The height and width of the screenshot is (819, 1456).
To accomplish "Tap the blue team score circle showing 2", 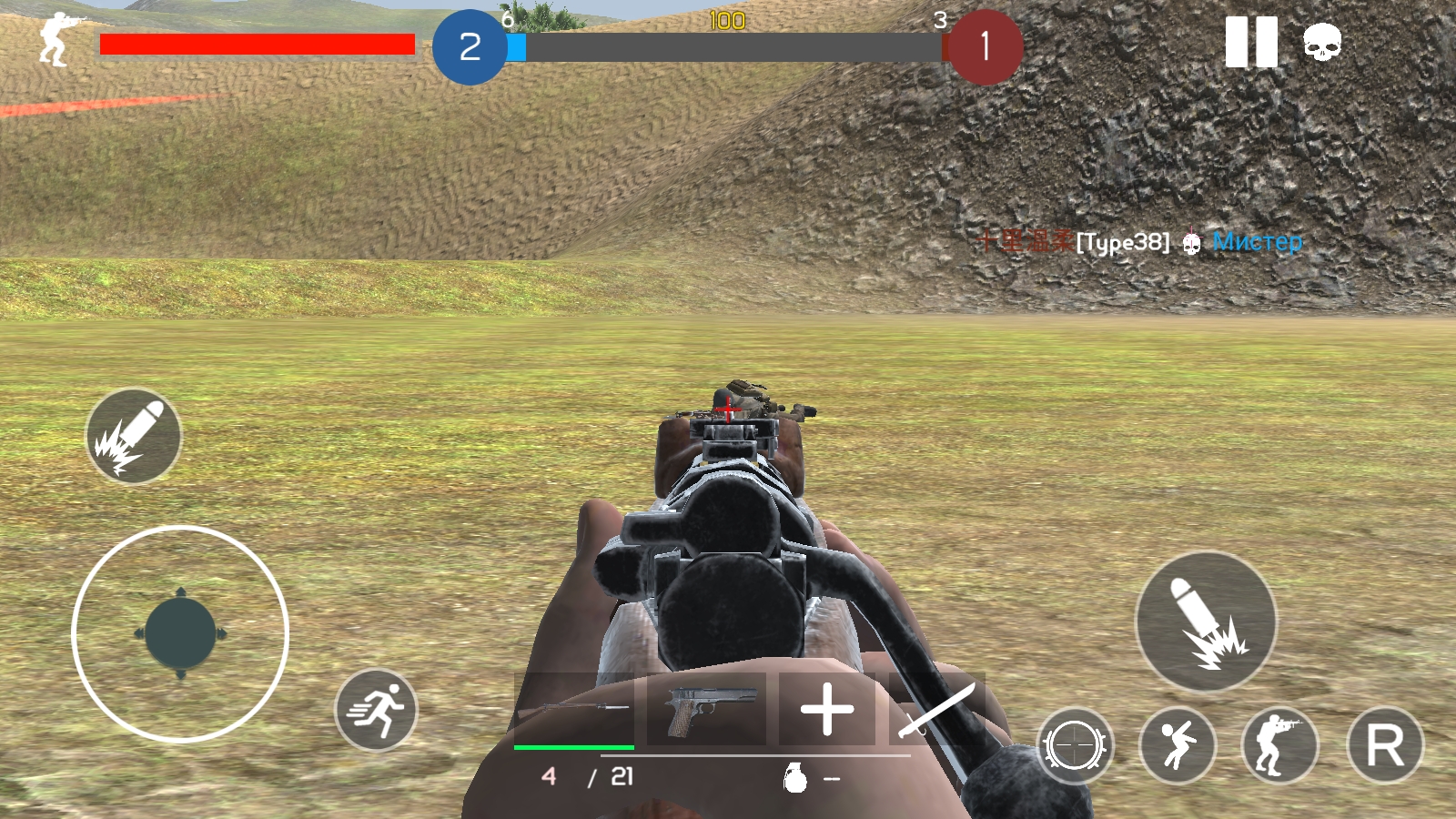I will 470,47.
